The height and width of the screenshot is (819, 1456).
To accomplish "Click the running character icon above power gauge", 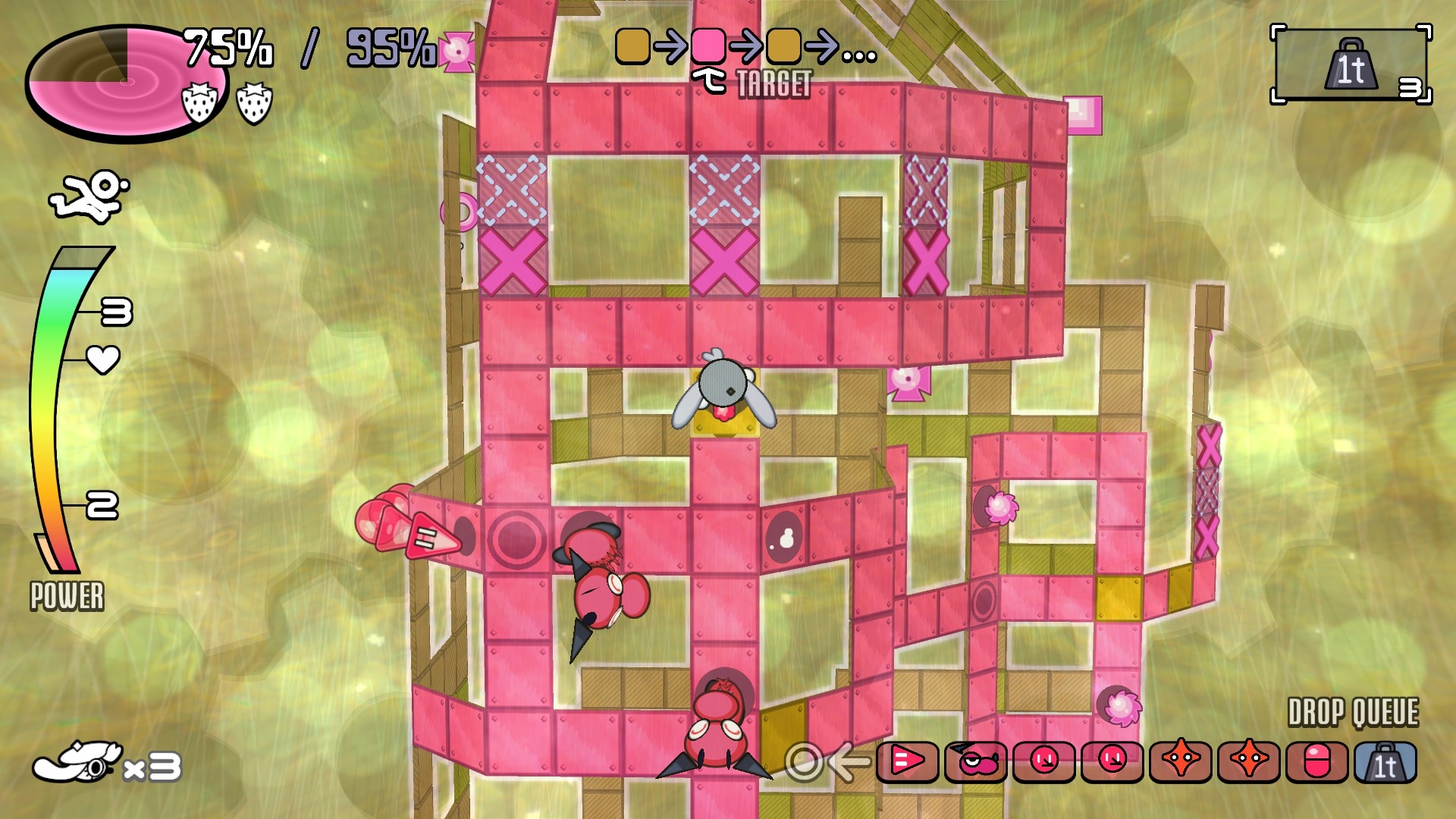I will [89, 196].
